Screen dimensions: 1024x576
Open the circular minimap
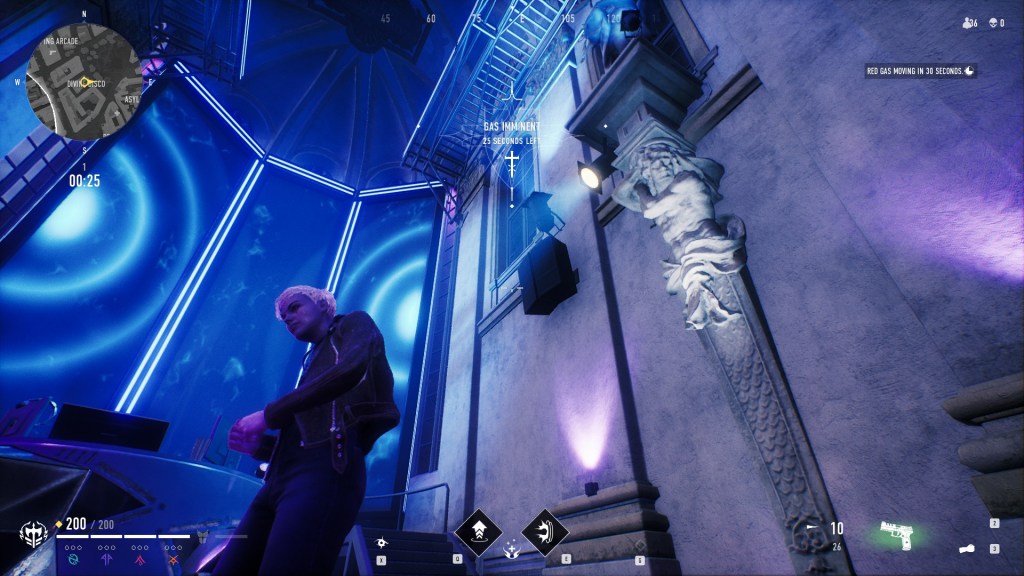(81, 82)
